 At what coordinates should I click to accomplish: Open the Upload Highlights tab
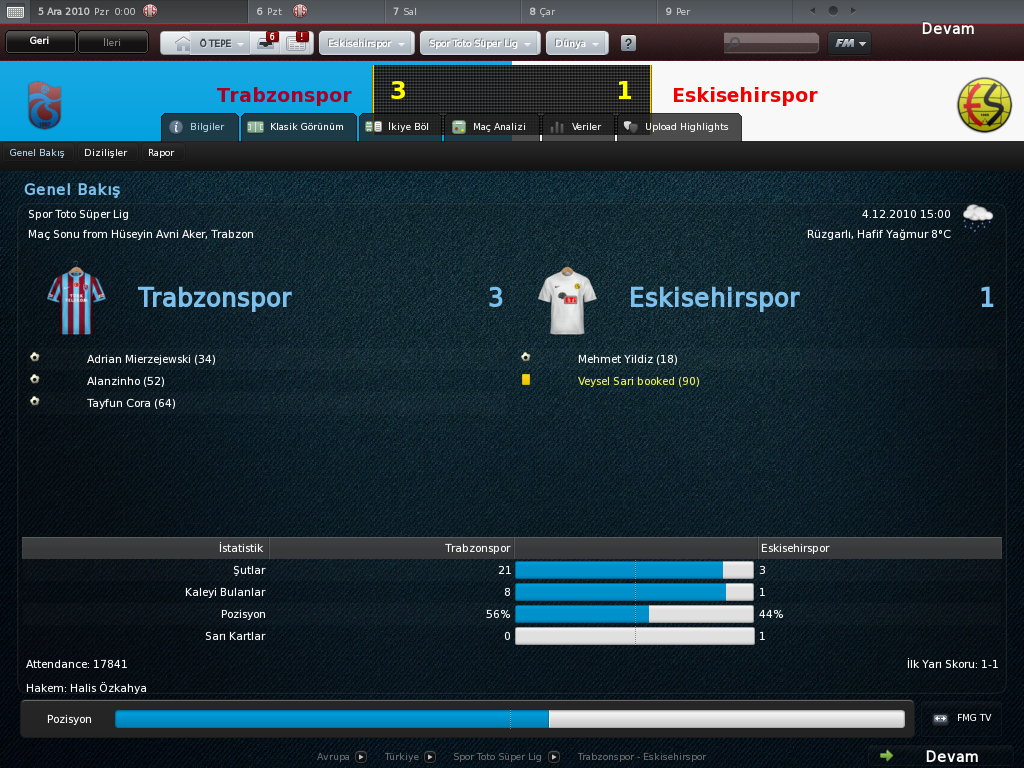679,127
